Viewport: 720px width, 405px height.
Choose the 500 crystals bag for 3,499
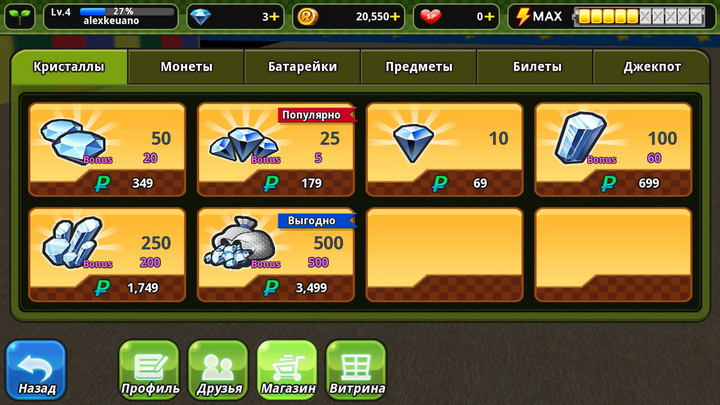point(276,254)
